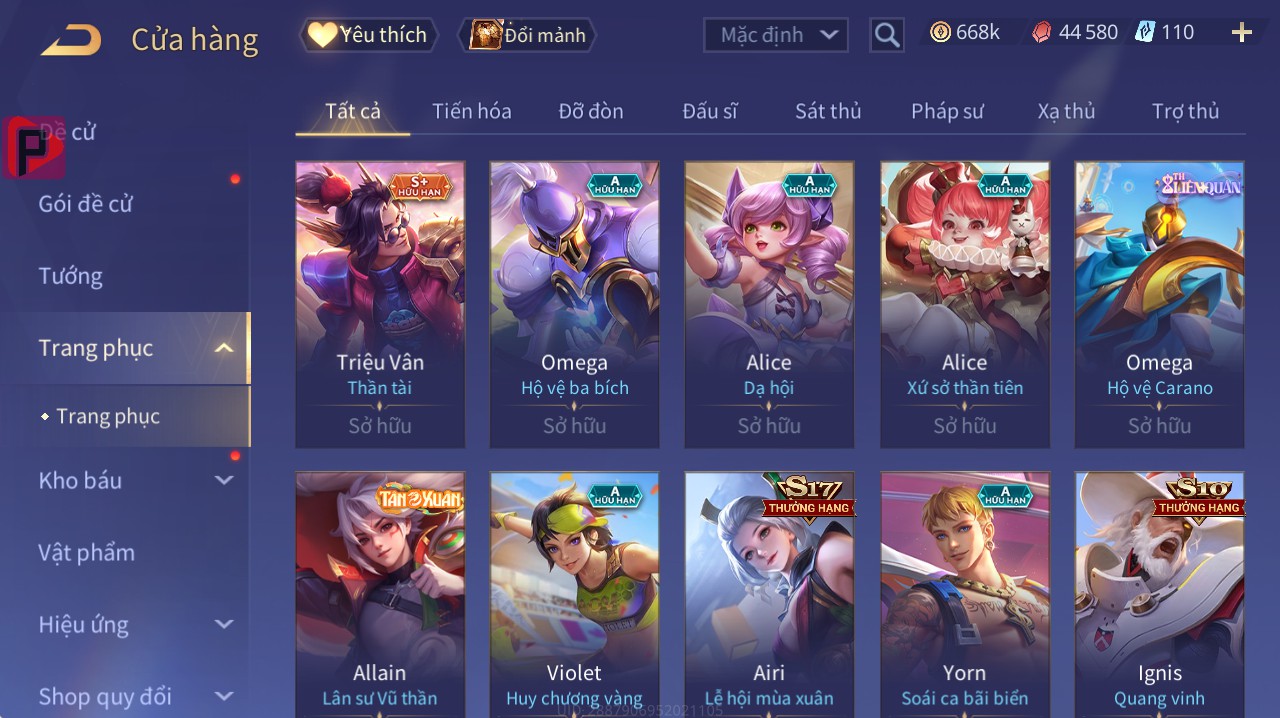The height and width of the screenshot is (718, 1280).
Task: Open the Vật phẩm shop section
Action: [87, 552]
